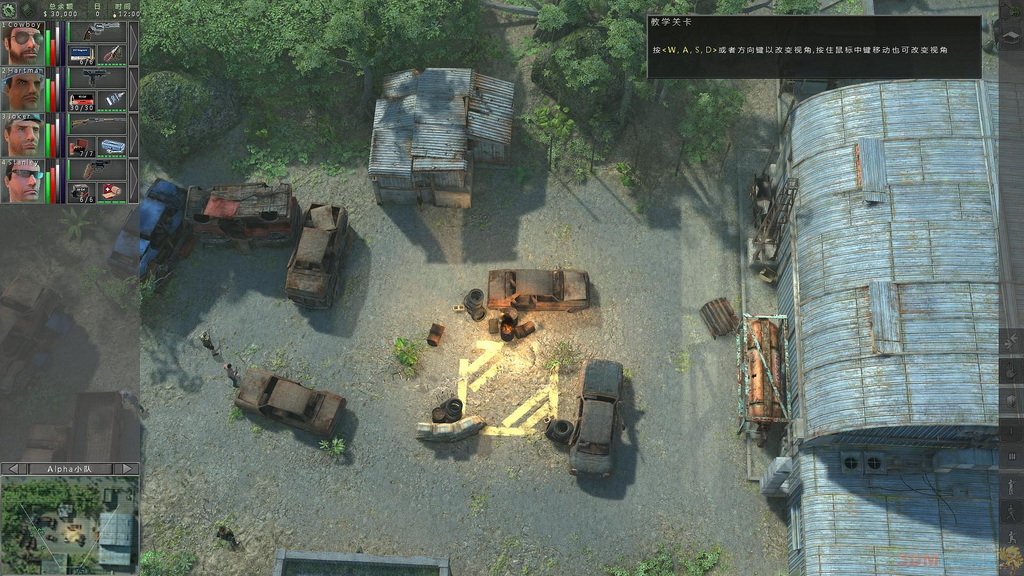Select Hartman's ammo magazine slot
1024x576 pixels.
(82, 100)
